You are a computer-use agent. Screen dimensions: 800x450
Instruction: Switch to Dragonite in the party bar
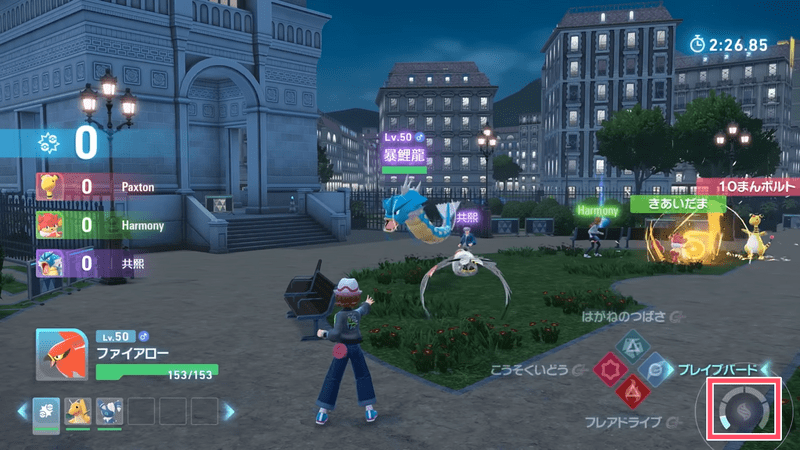(78, 410)
